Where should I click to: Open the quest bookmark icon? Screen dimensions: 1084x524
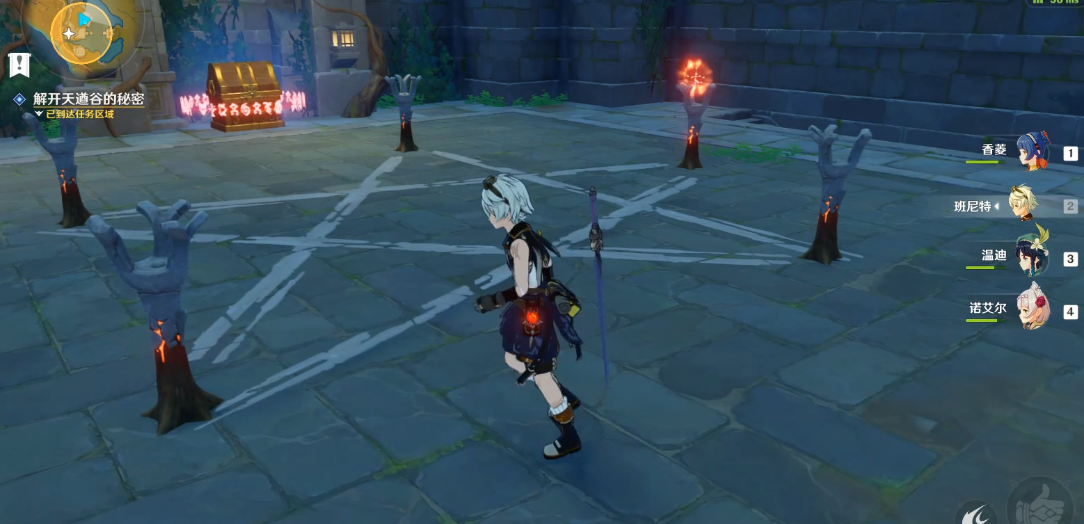(x=18, y=65)
